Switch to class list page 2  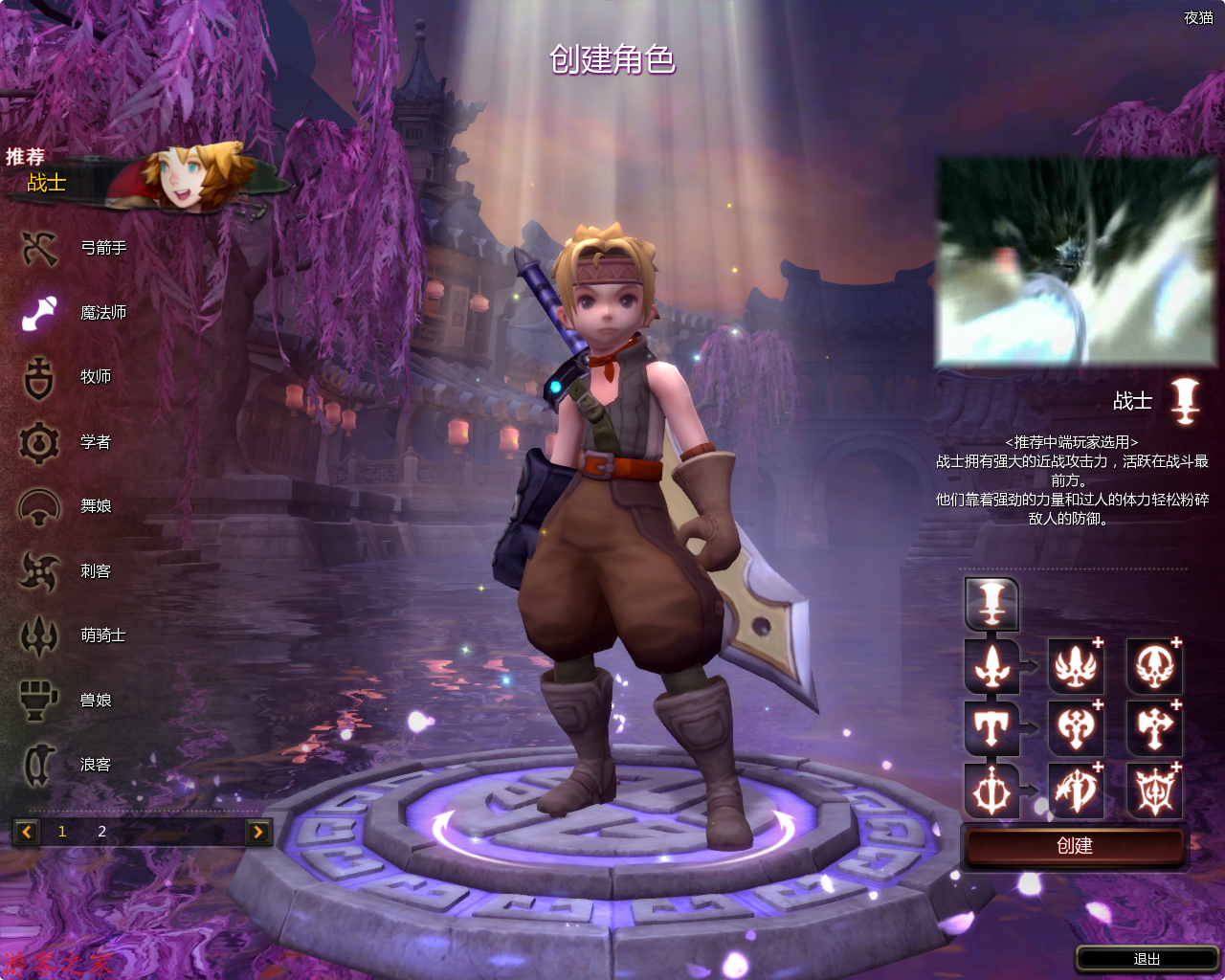click(101, 832)
